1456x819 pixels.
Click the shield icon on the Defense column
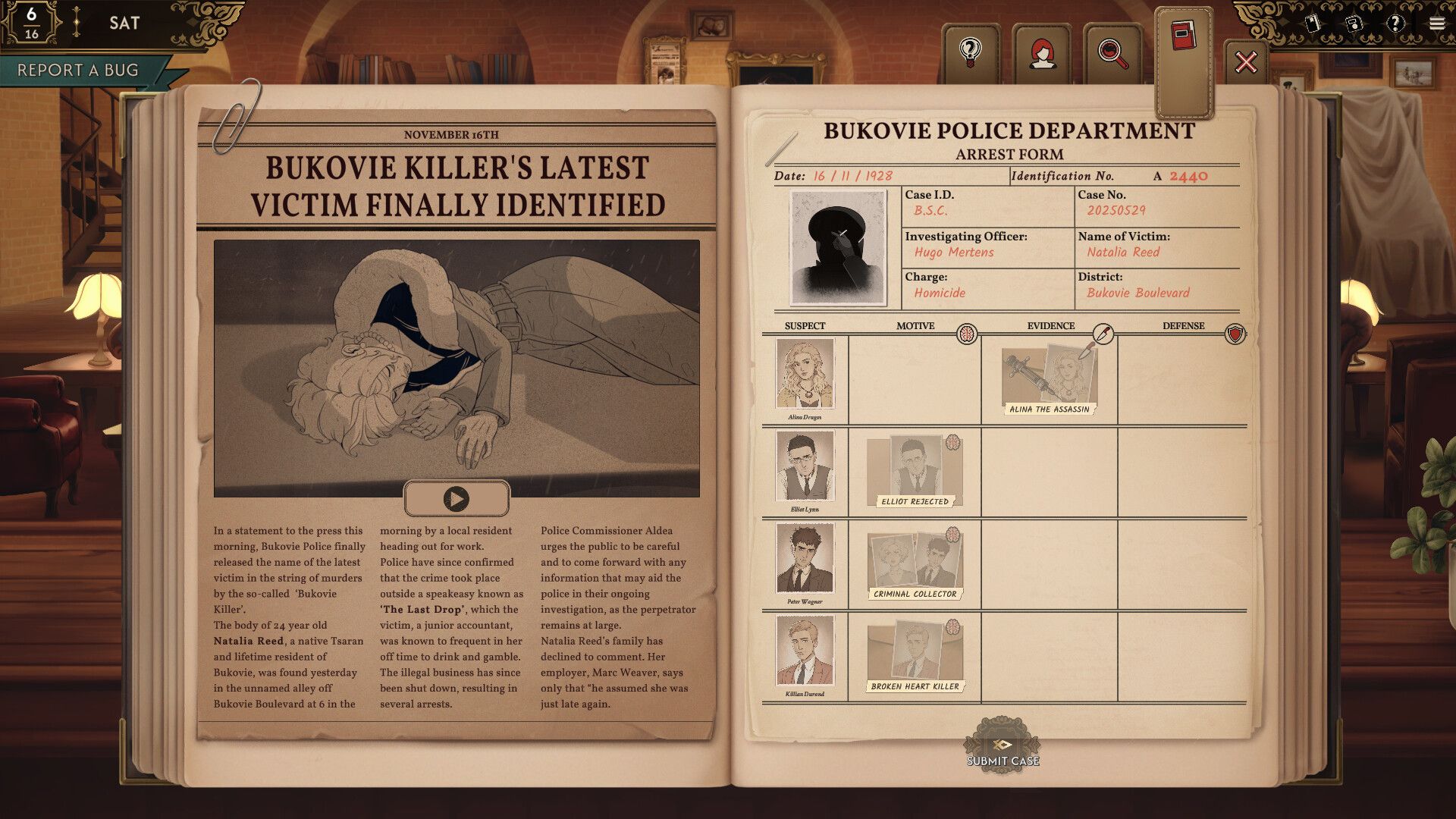click(x=1235, y=334)
